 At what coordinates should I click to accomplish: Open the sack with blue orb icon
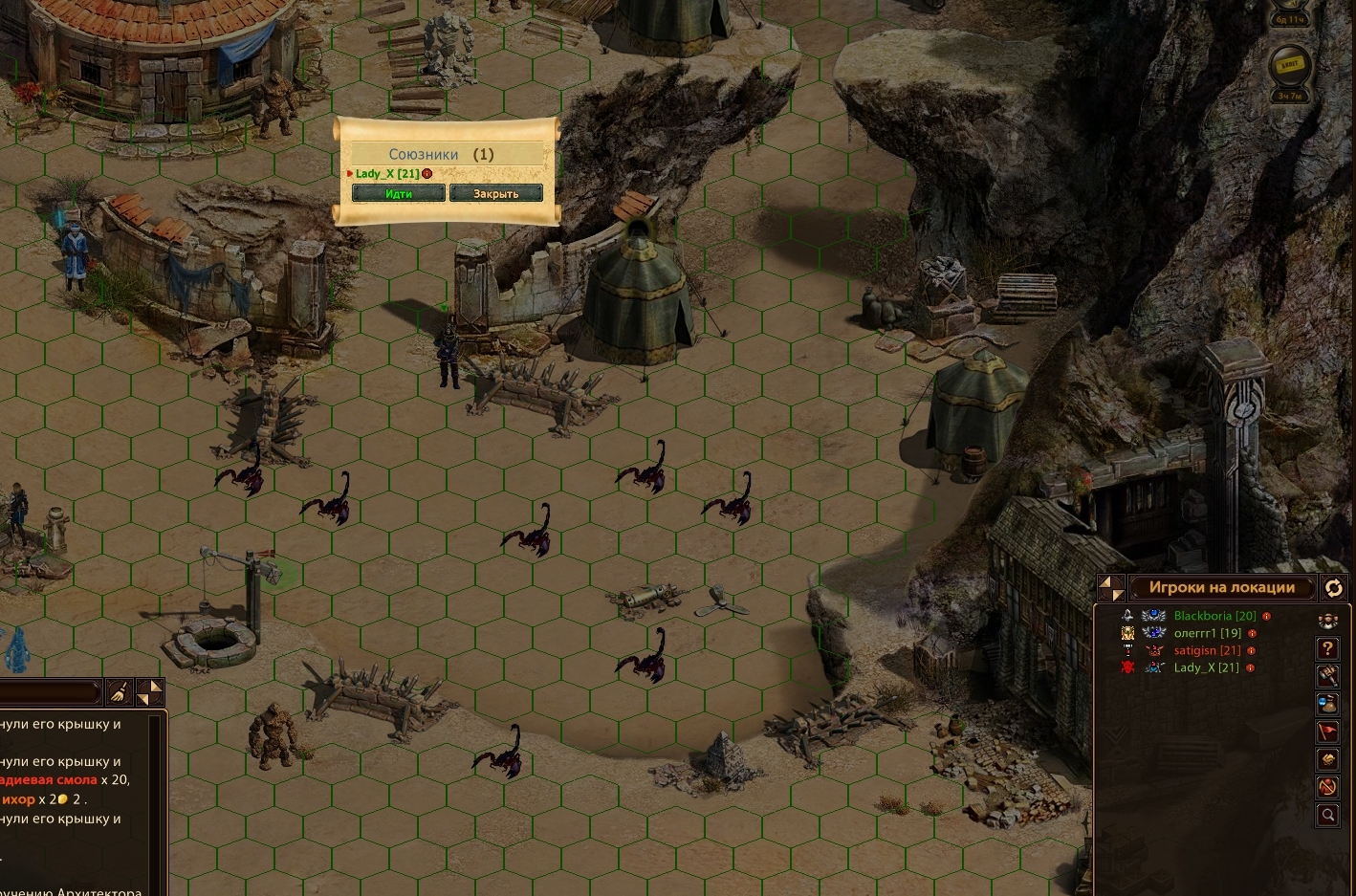click(1328, 704)
